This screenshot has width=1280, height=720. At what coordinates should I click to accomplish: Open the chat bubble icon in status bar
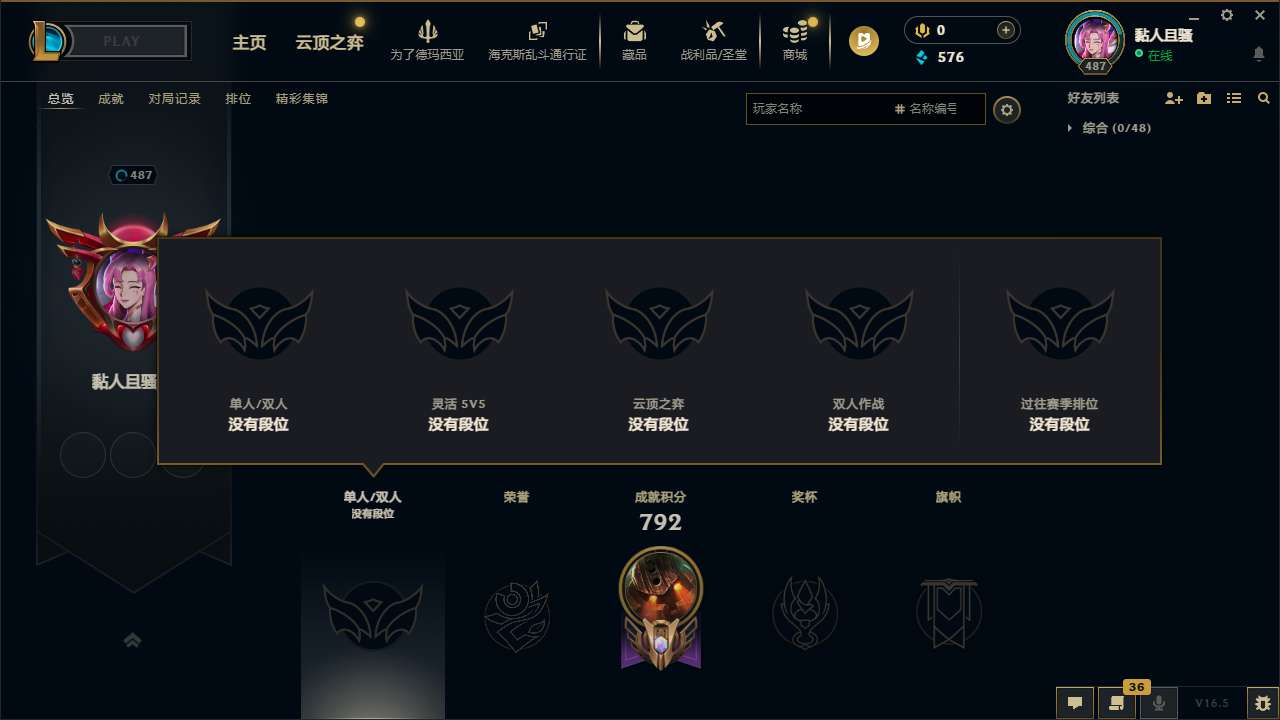[x=1075, y=703]
